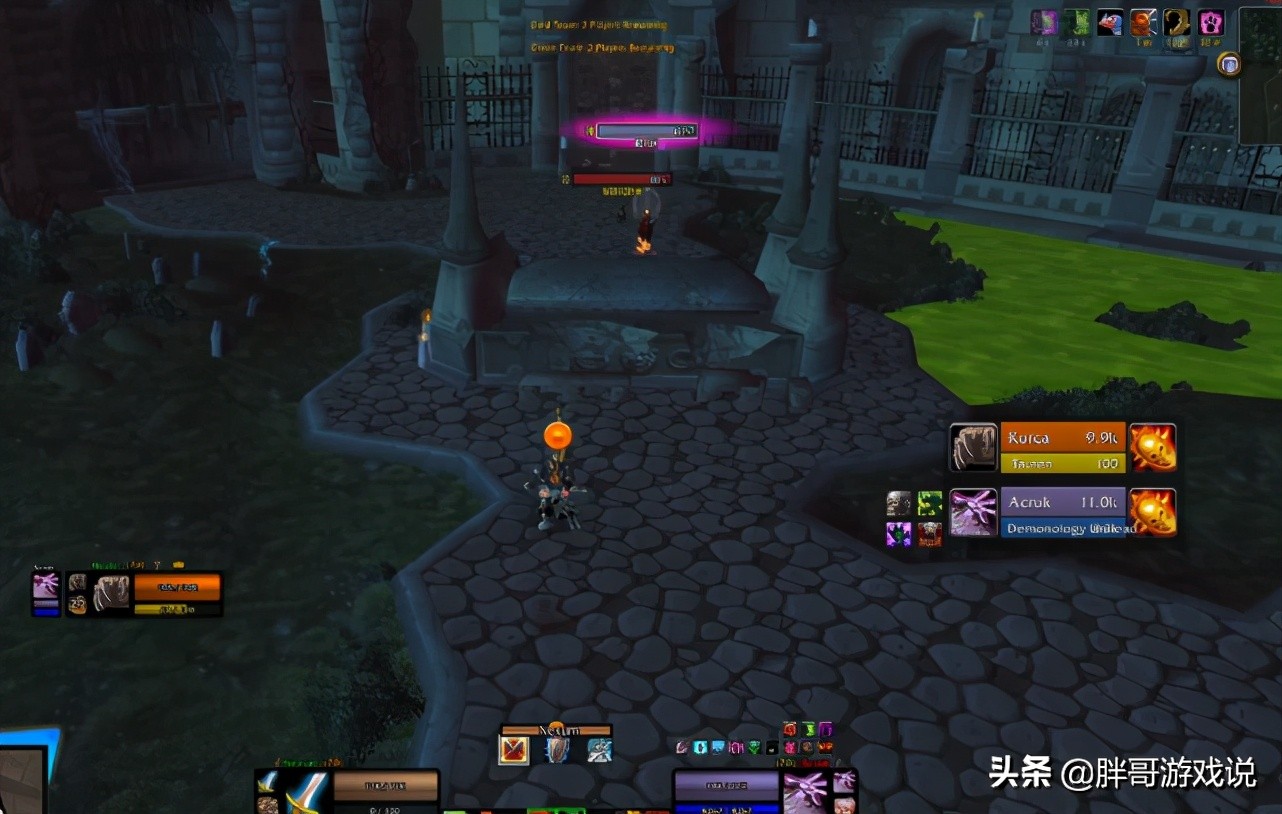
Task: Select the orange pummel buff icon top-right
Action: 1142,22
